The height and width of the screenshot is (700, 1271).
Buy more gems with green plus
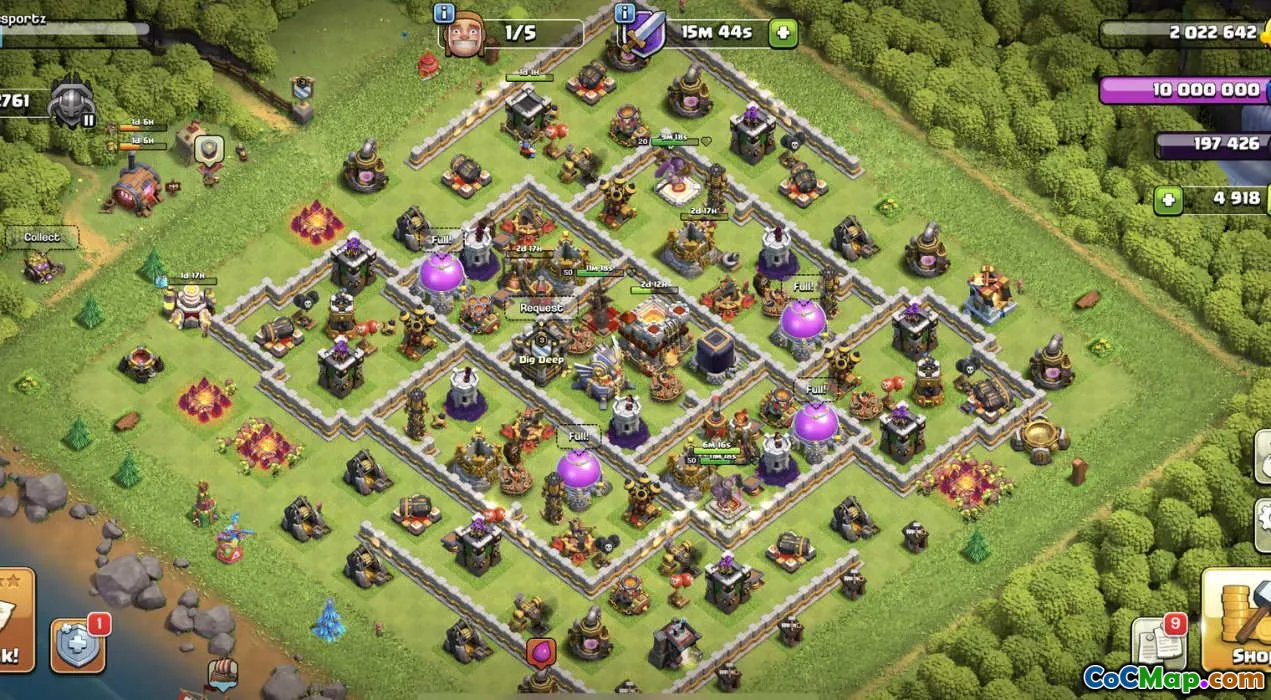tap(1167, 199)
